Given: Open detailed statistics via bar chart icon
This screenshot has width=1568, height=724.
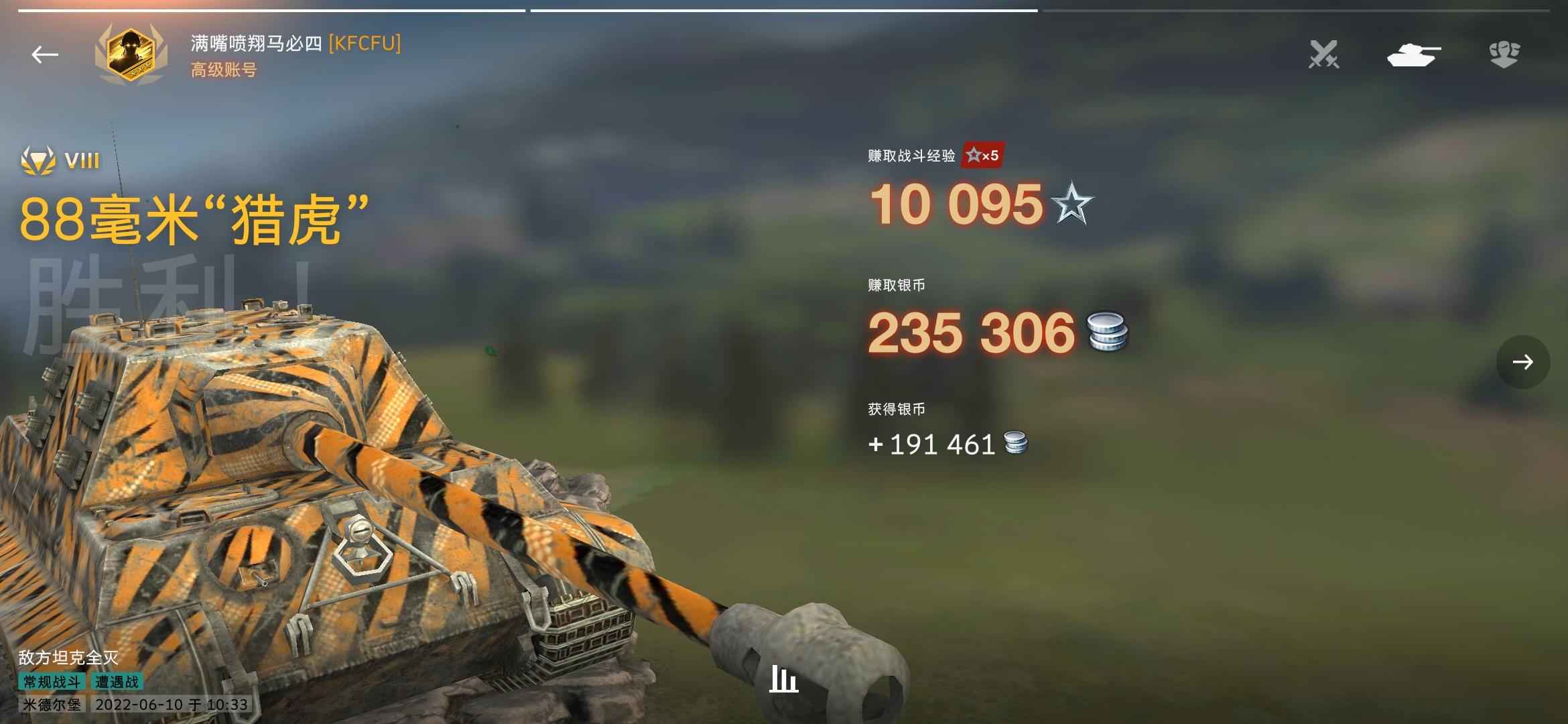Looking at the screenshot, I should coord(784,679).
